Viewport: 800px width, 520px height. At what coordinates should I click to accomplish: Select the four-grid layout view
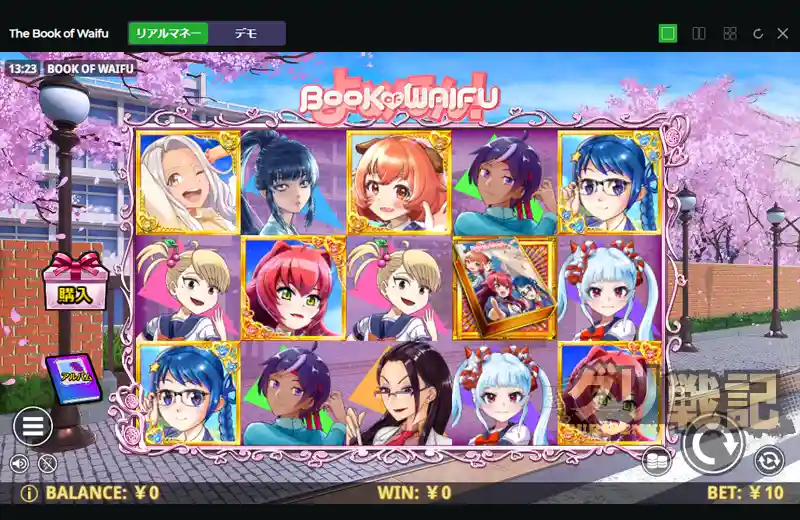(x=729, y=33)
